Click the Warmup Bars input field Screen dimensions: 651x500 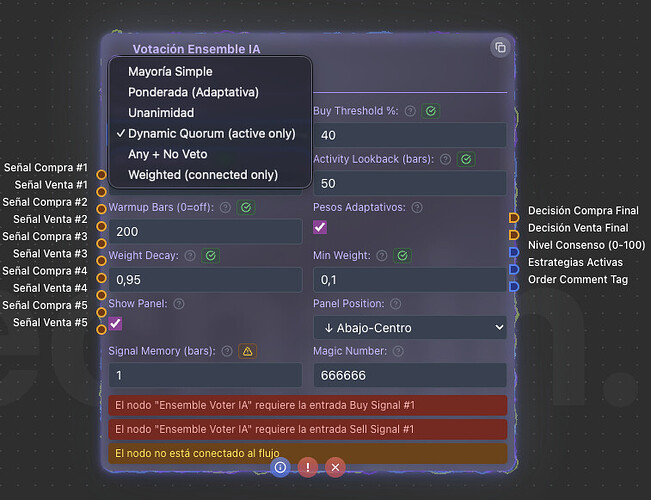205,232
